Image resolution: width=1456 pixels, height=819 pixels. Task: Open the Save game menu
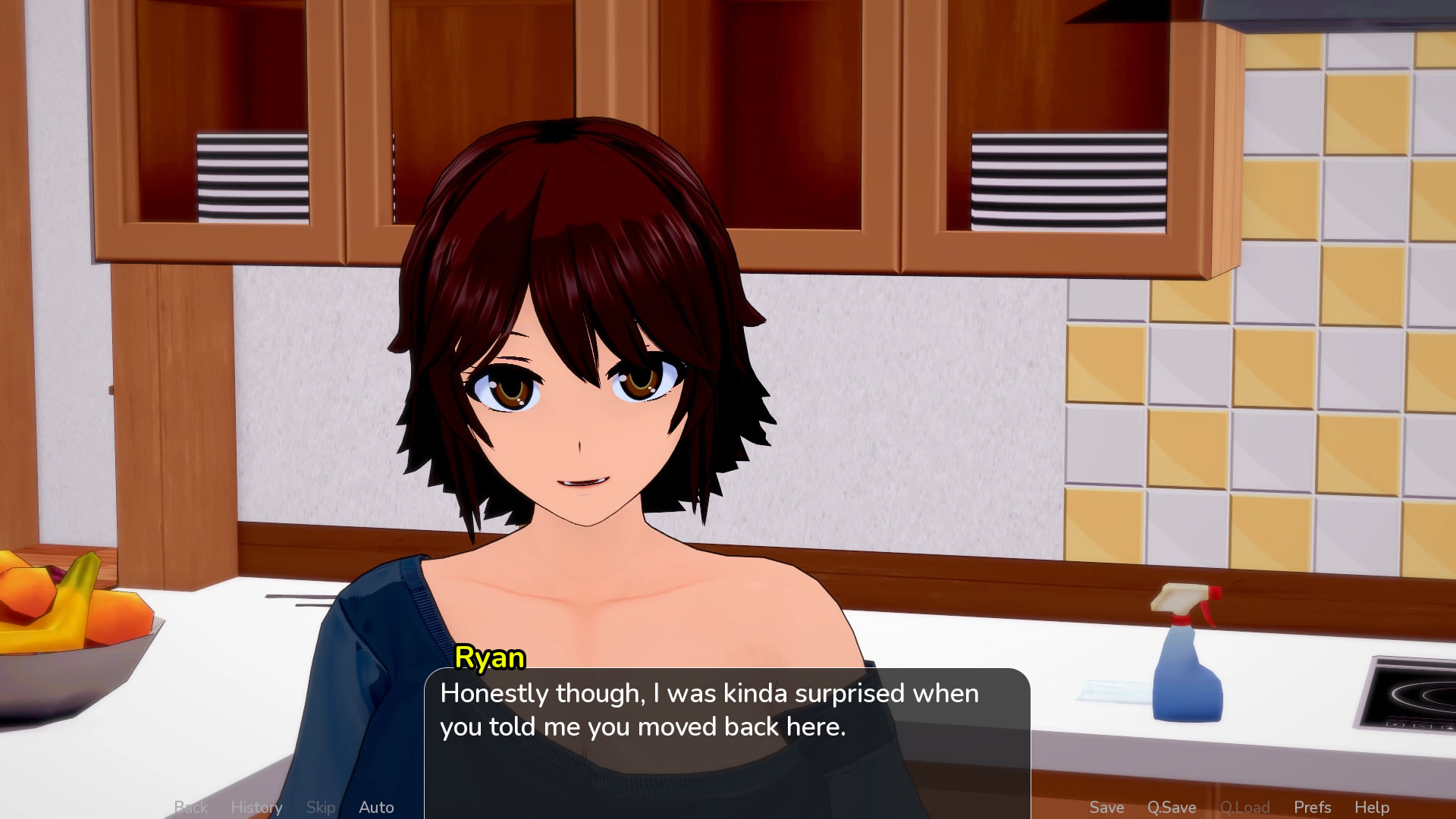pyautogui.click(x=1106, y=807)
